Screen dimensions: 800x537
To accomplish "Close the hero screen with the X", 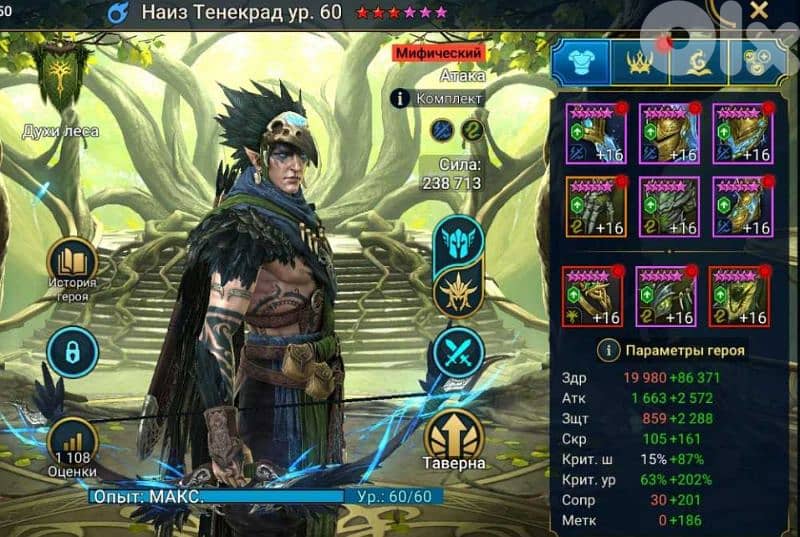I will tap(759, 11).
